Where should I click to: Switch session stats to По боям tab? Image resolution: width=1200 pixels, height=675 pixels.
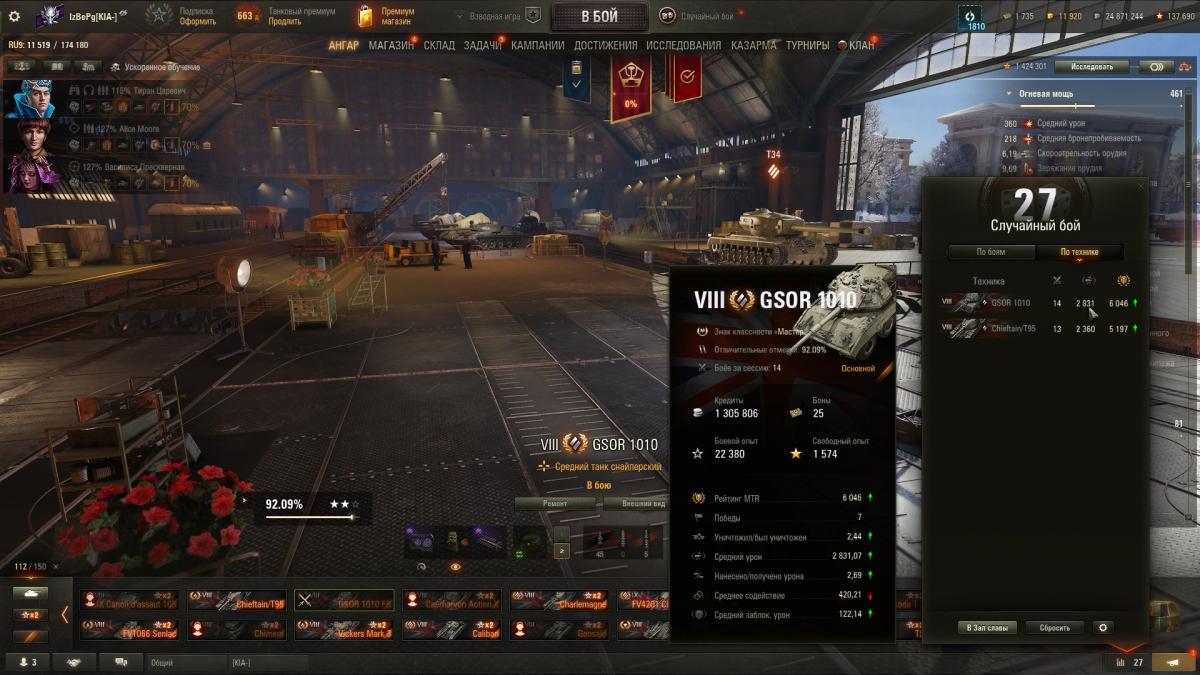[990, 252]
